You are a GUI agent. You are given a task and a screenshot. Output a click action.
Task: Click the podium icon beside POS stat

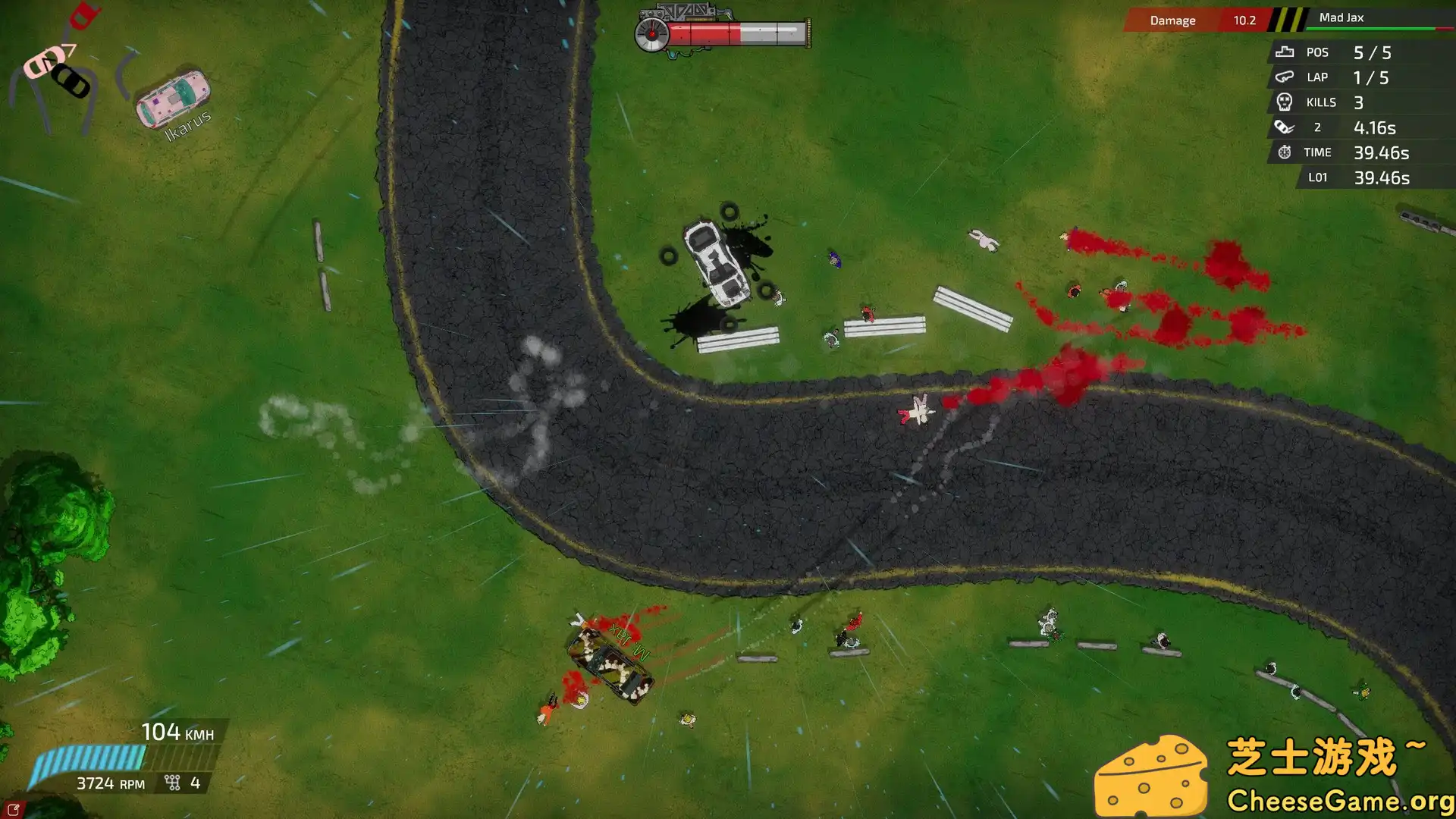[1284, 52]
